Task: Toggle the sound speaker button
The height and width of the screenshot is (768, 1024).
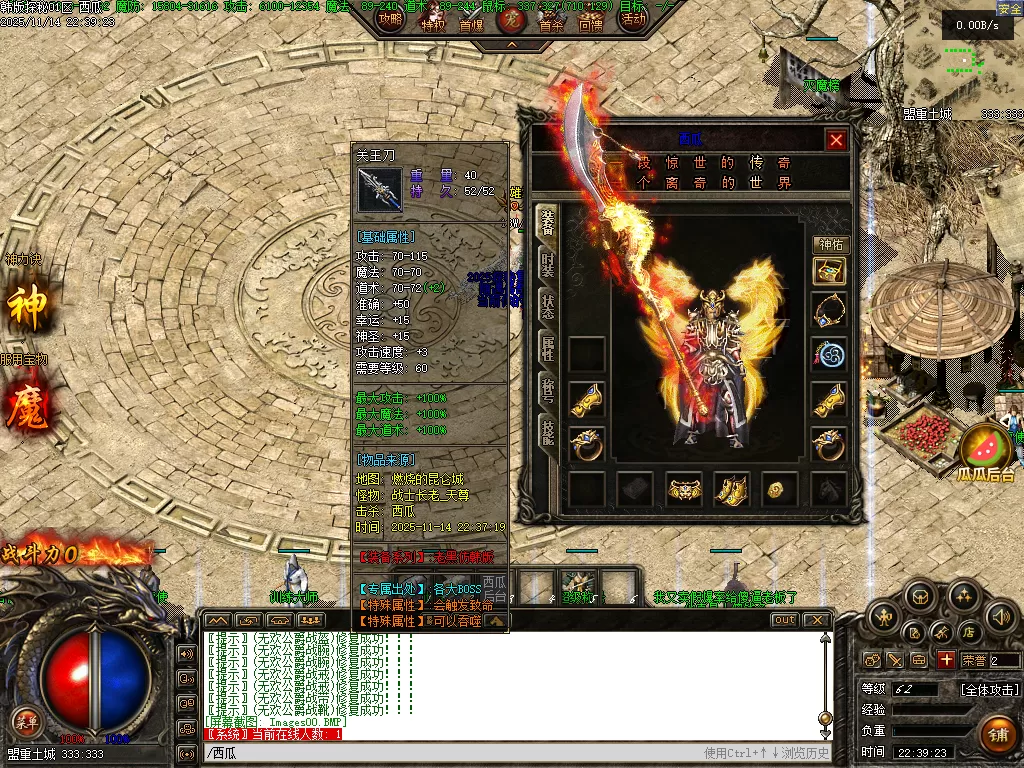Action: click(x=1002, y=618)
